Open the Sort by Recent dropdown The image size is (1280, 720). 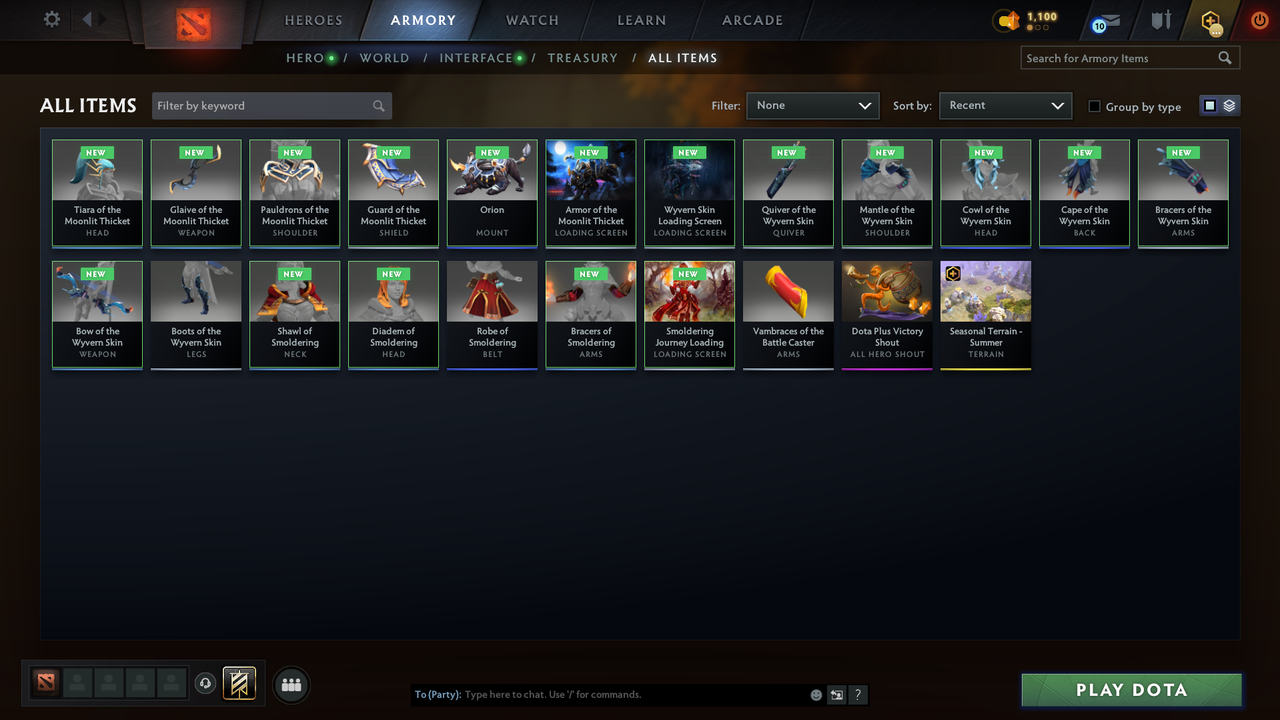1005,105
